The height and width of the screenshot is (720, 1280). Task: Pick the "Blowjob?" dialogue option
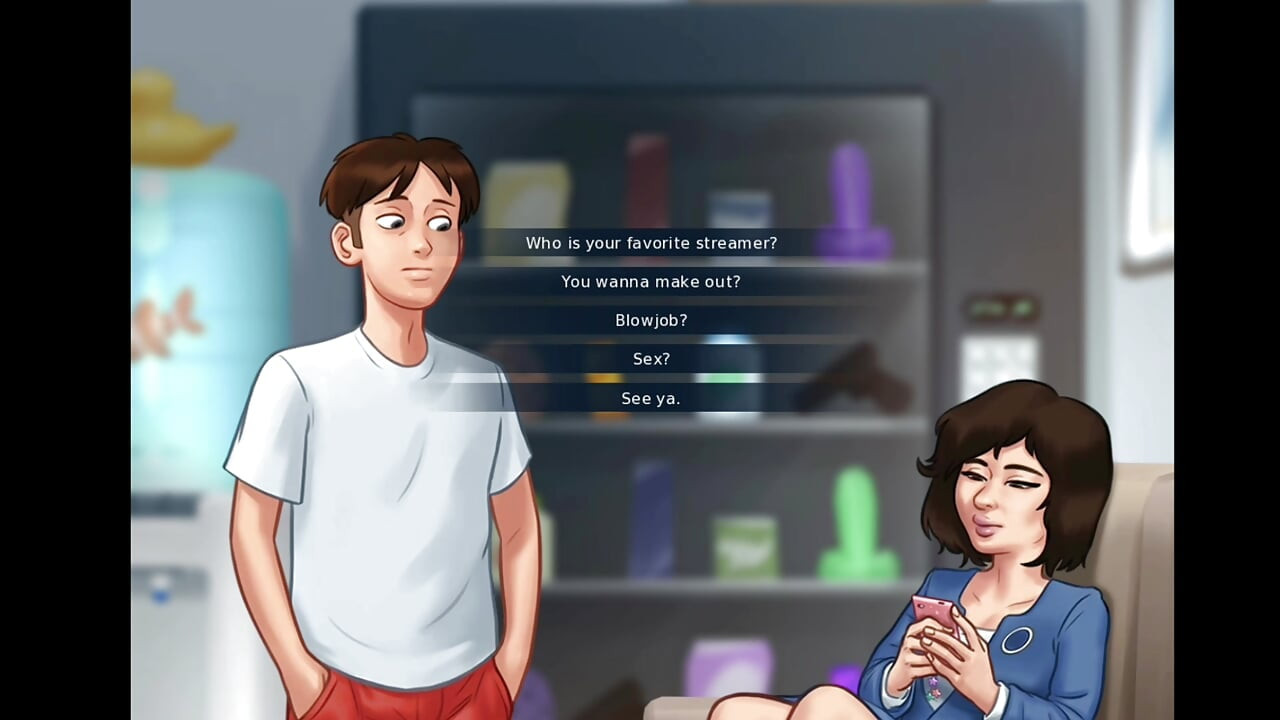[650, 320]
